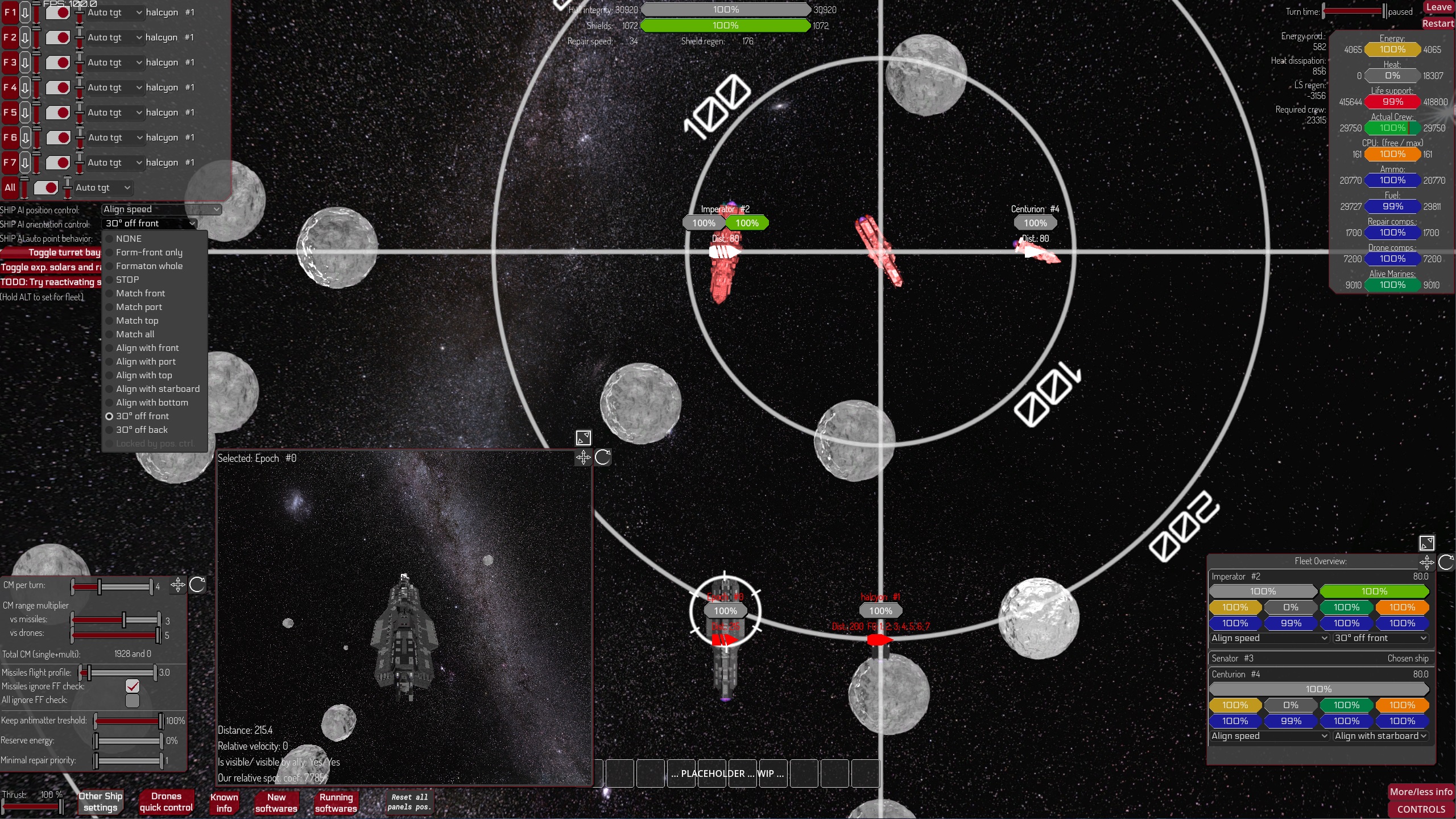Show Known info panel
The height and width of the screenshot is (819, 1456).
coord(224,803)
